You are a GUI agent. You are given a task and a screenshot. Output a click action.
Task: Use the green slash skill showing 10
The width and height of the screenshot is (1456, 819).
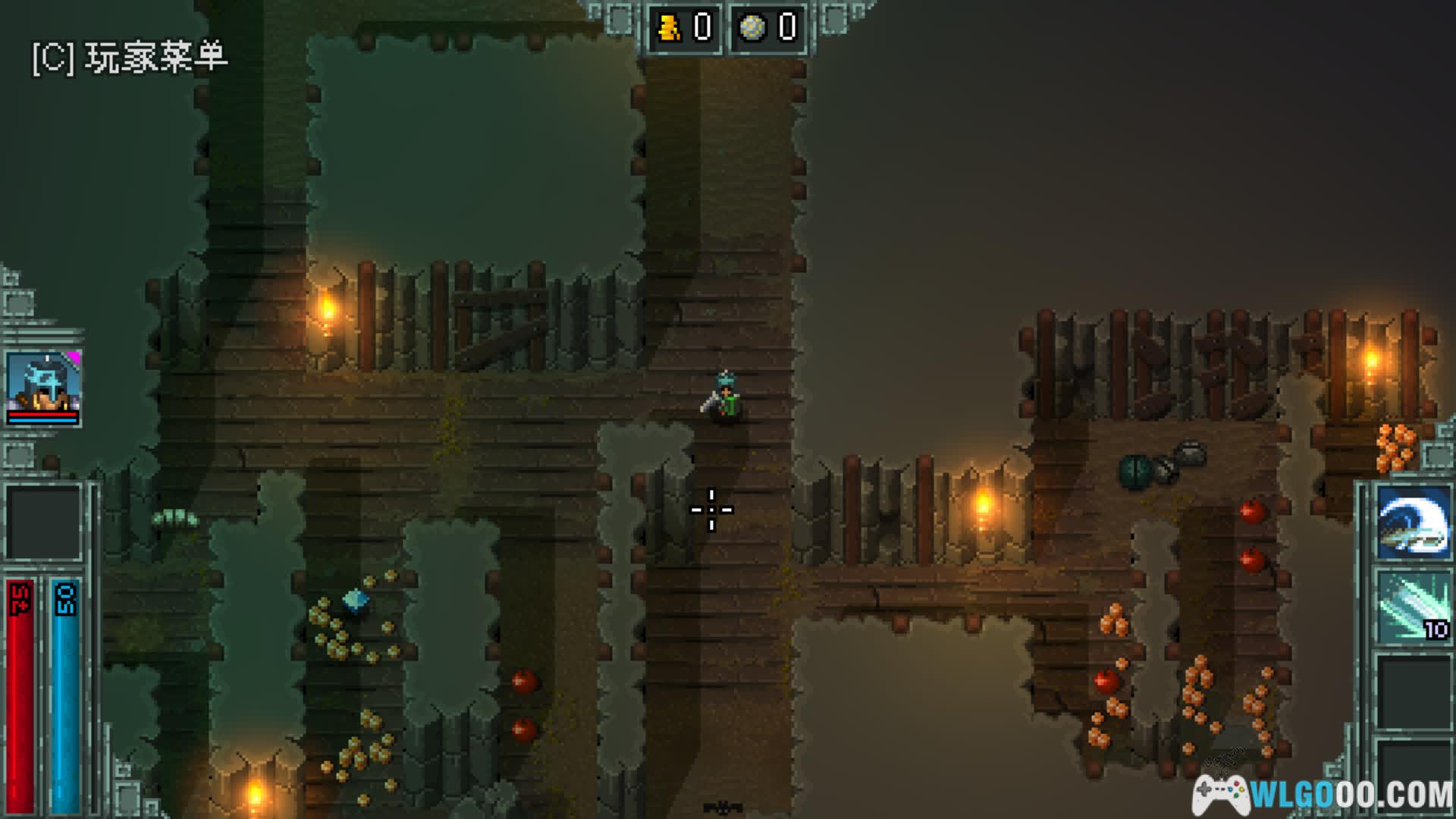click(x=1412, y=607)
